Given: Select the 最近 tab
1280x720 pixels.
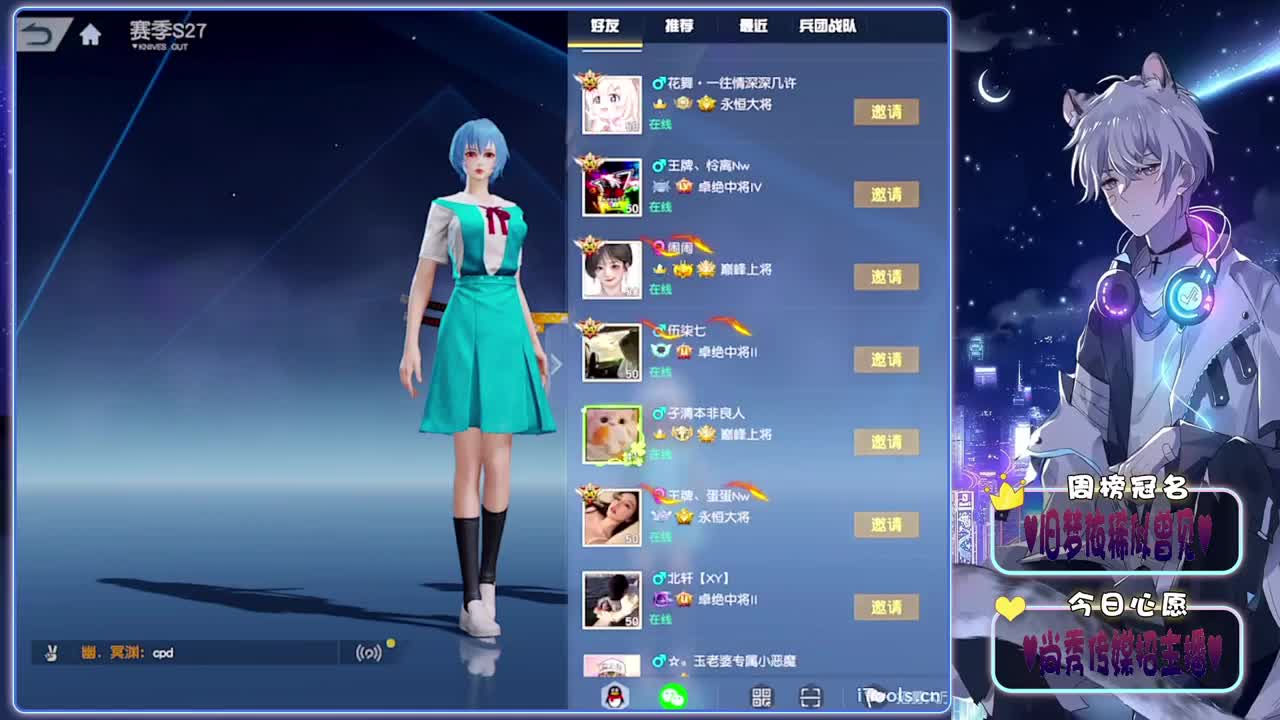Looking at the screenshot, I should 751,27.
